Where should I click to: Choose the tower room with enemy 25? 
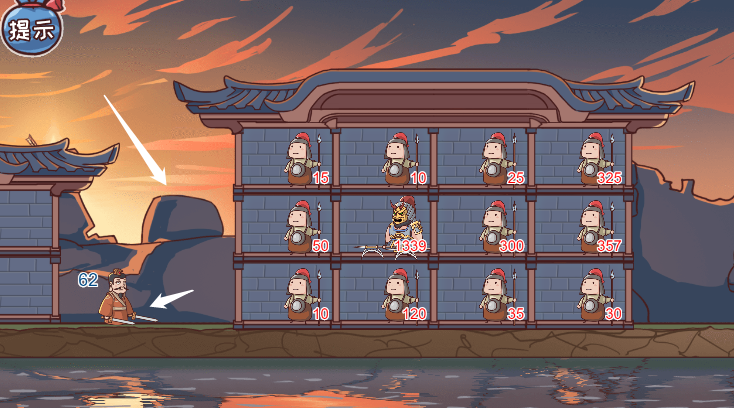(482, 158)
